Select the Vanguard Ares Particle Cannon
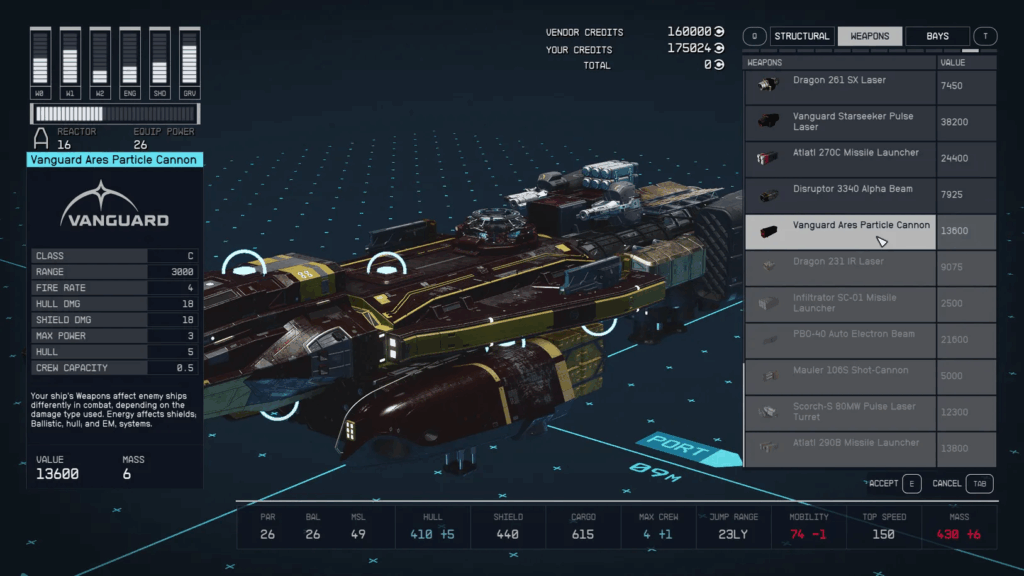 coord(840,231)
